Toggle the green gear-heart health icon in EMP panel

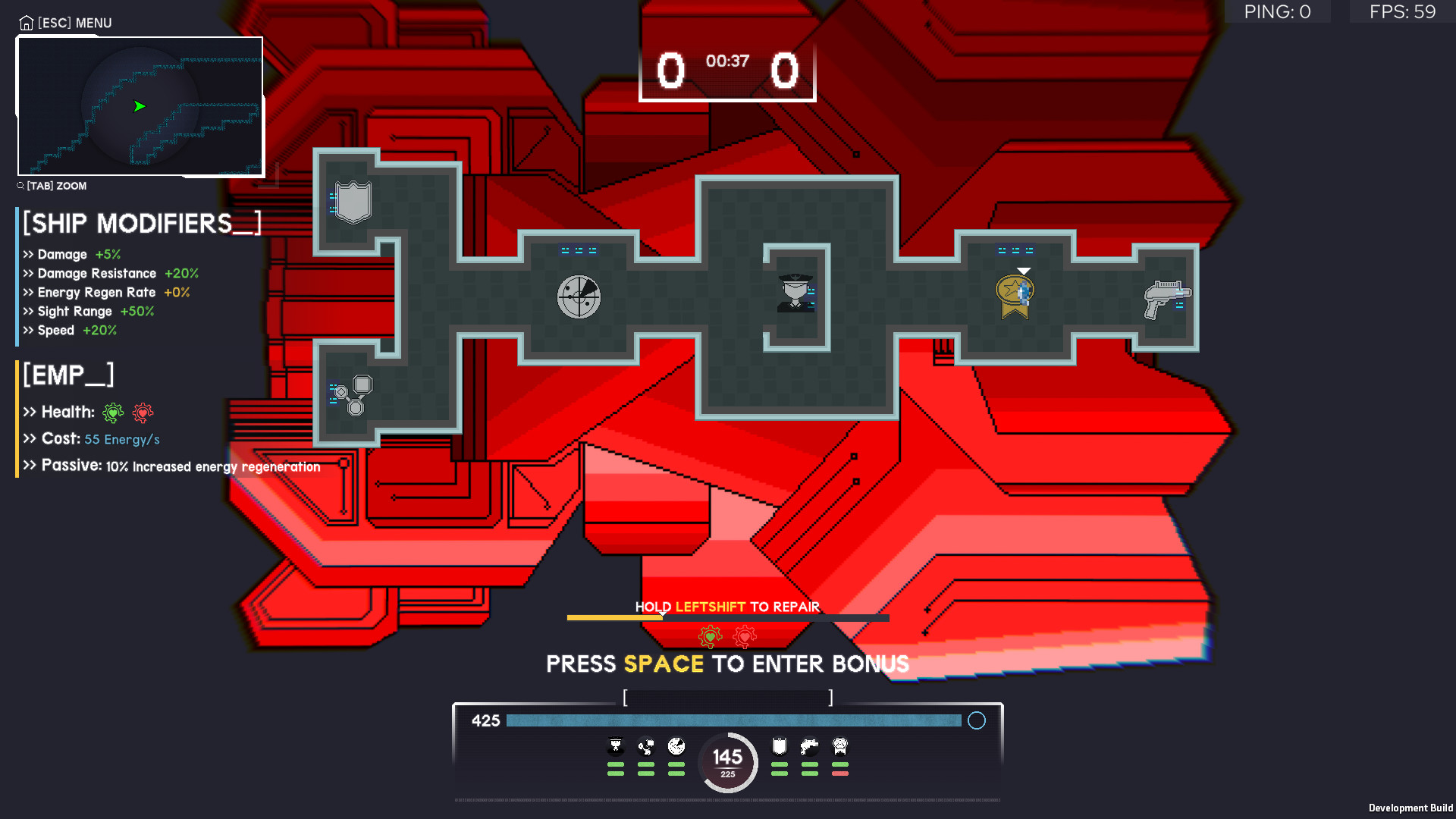[112, 413]
